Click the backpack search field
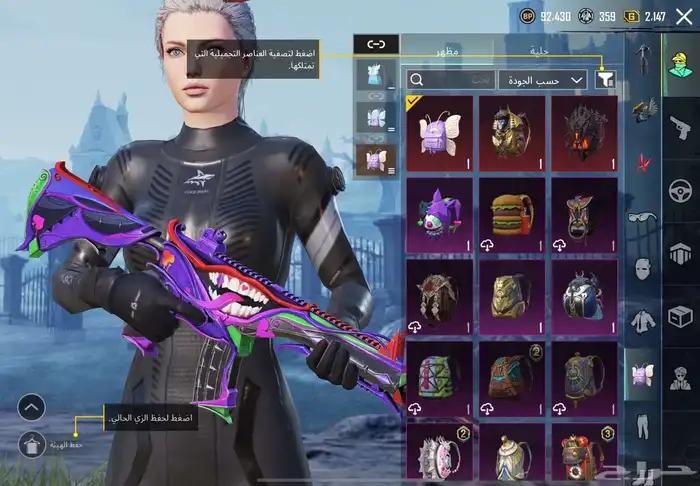 click(x=452, y=79)
